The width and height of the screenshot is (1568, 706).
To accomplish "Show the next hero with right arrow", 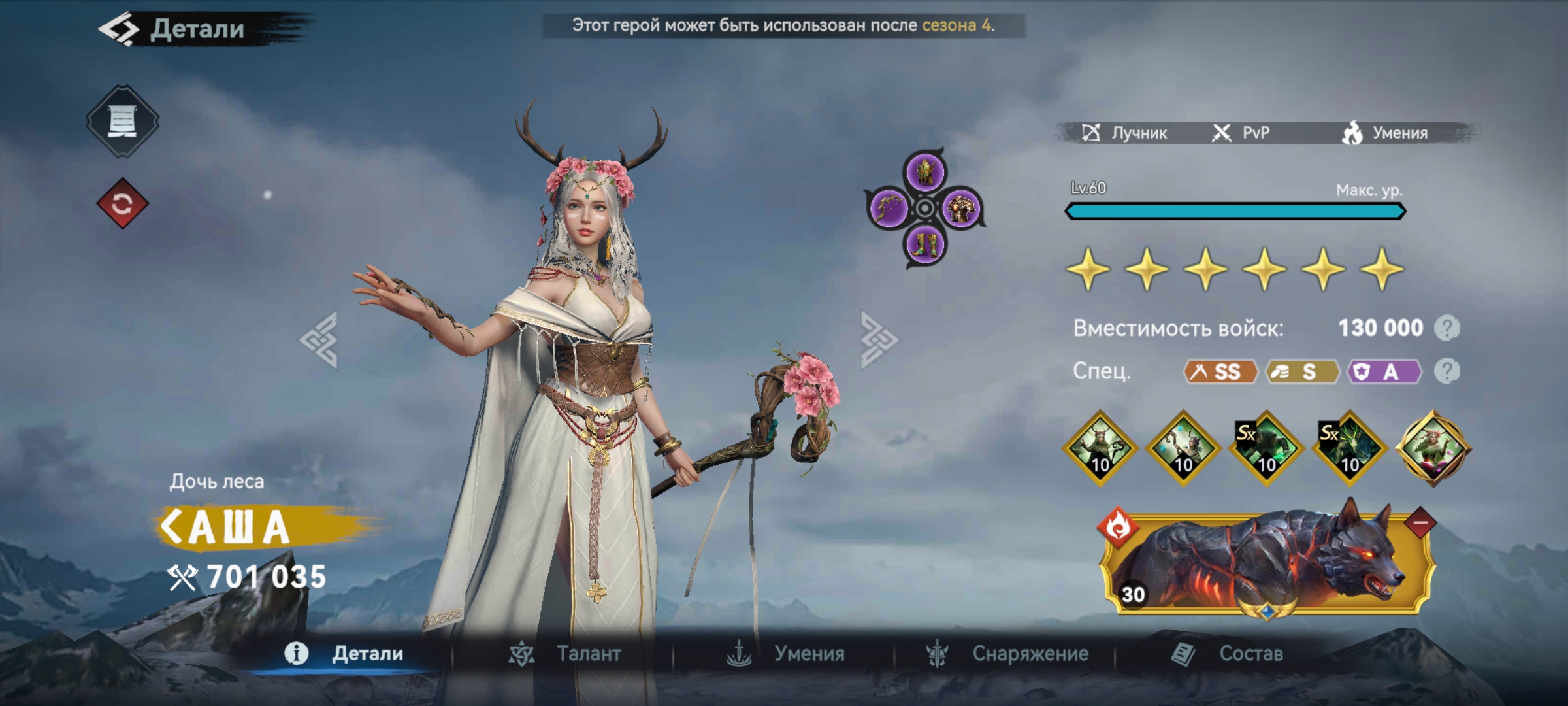I will click(x=879, y=340).
